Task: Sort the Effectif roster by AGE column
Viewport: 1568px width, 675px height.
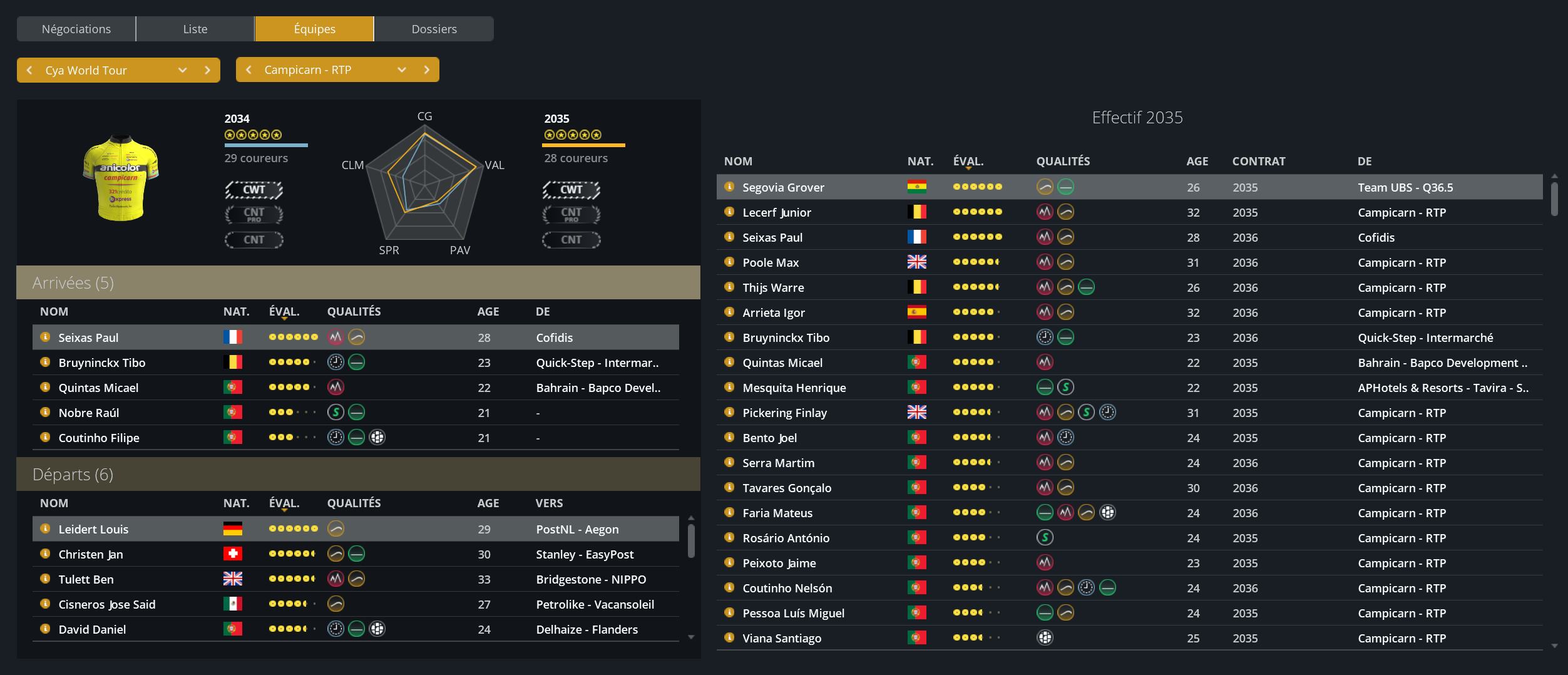Action: pos(1197,162)
